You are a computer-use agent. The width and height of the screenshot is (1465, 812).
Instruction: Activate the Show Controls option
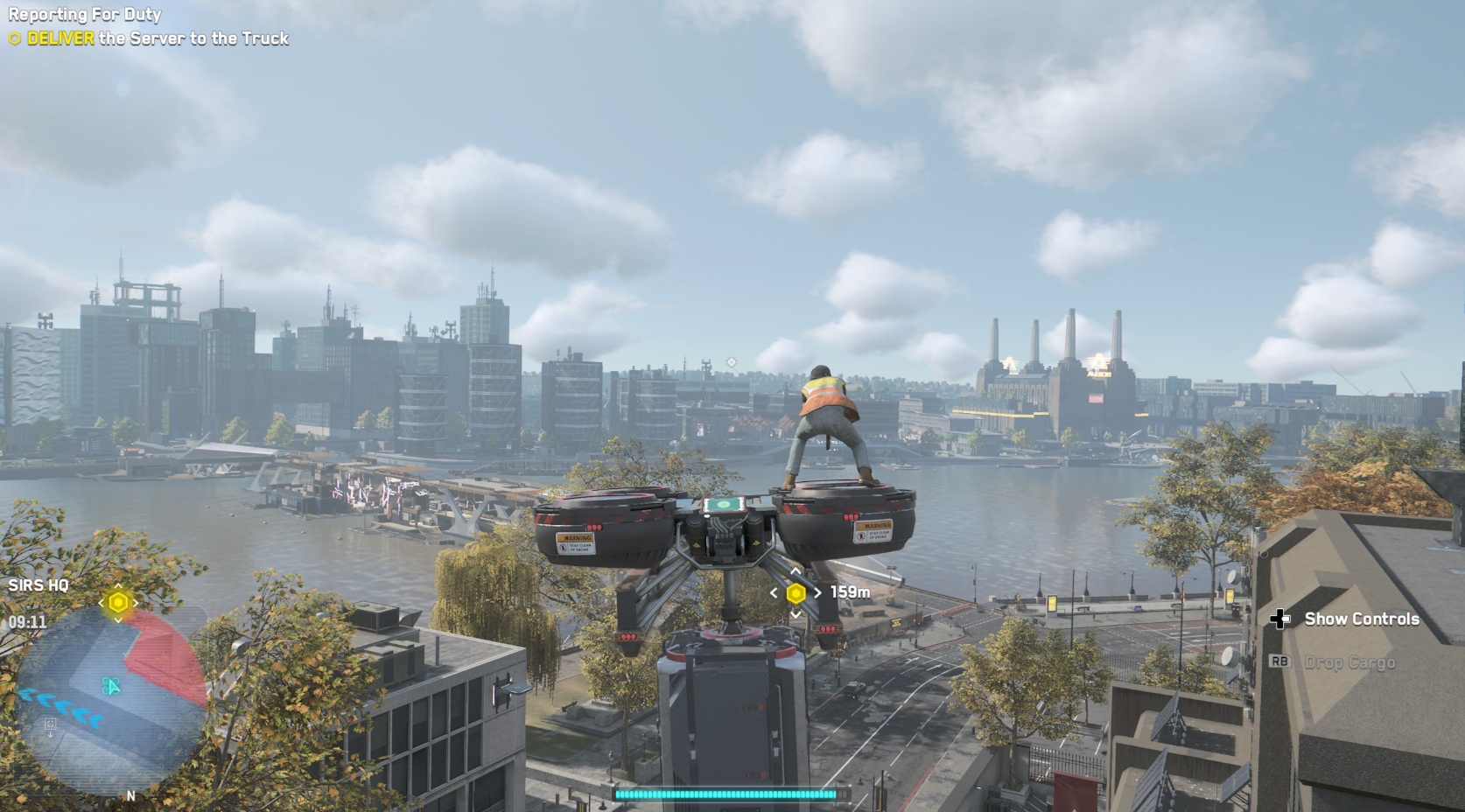(x=1361, y=619)
